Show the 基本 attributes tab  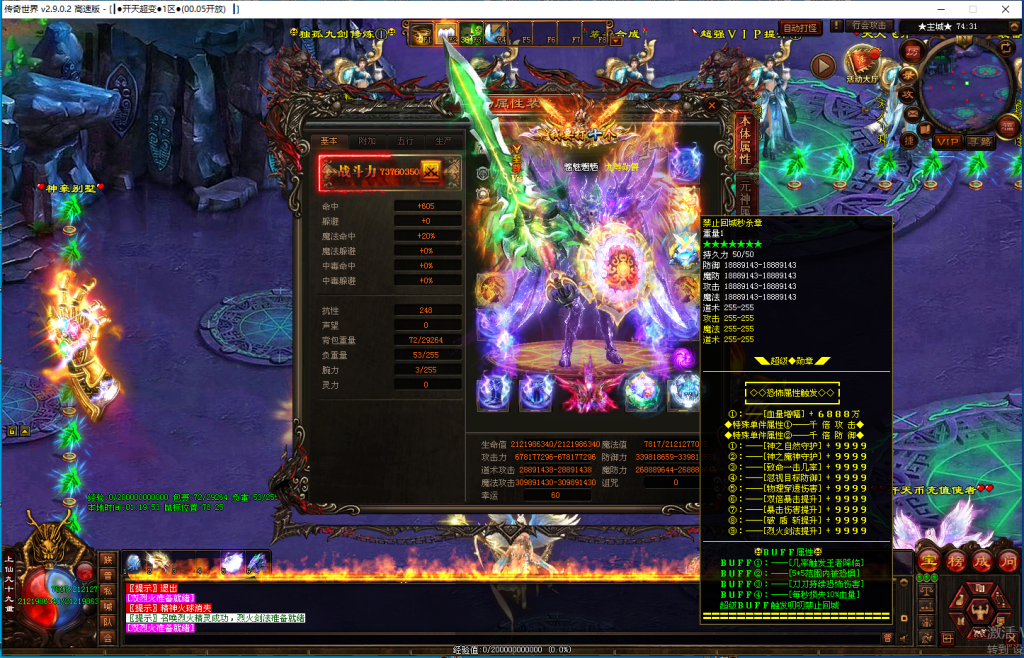(329, 141)
